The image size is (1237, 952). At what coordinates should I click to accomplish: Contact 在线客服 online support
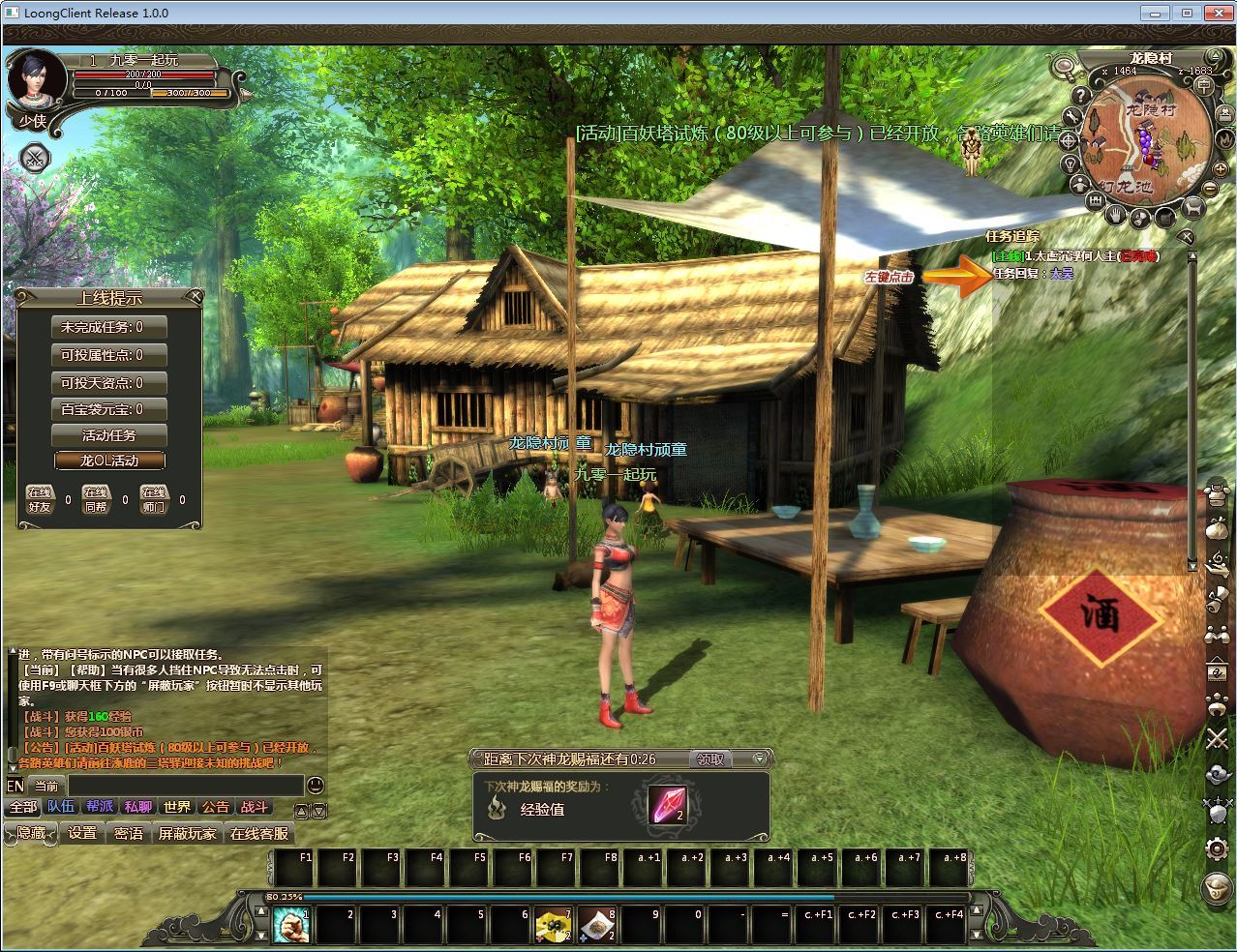(x=258, y=833)
